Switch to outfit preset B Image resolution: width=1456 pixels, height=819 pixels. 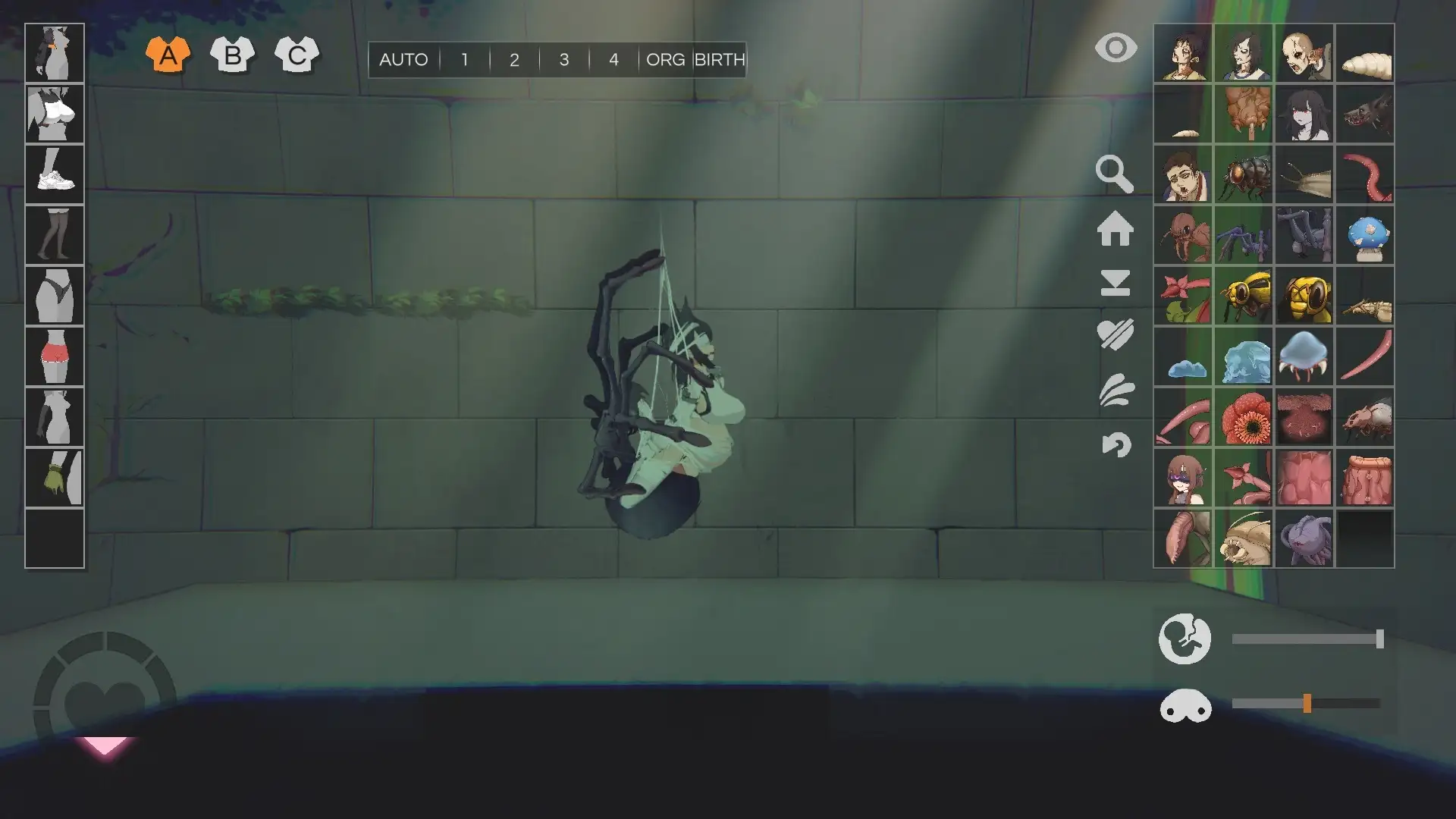[232, 55]
